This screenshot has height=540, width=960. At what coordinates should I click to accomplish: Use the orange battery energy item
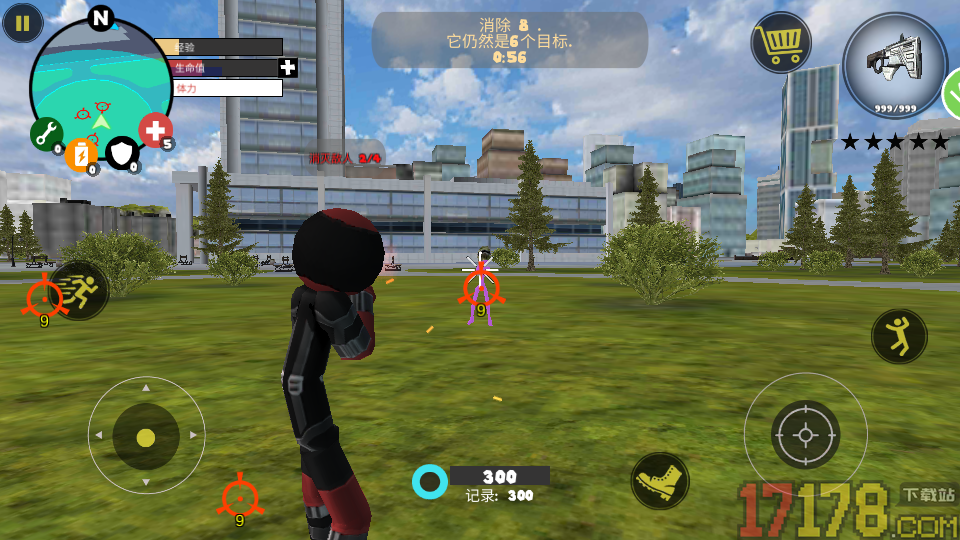82,153
